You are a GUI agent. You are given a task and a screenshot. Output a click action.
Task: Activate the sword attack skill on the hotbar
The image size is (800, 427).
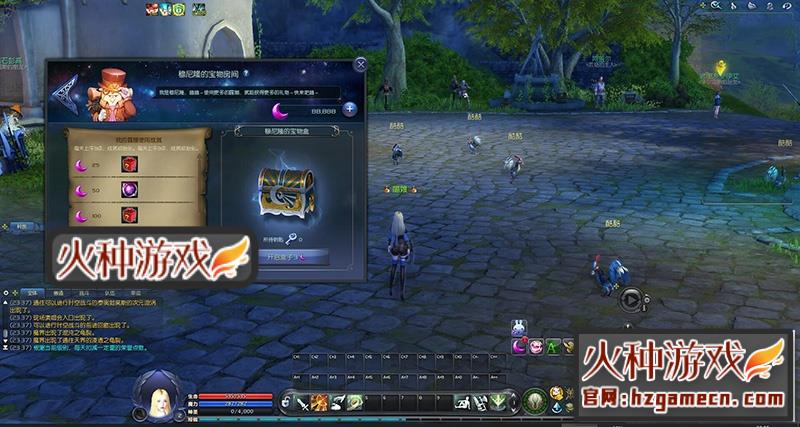pos(301,402)
